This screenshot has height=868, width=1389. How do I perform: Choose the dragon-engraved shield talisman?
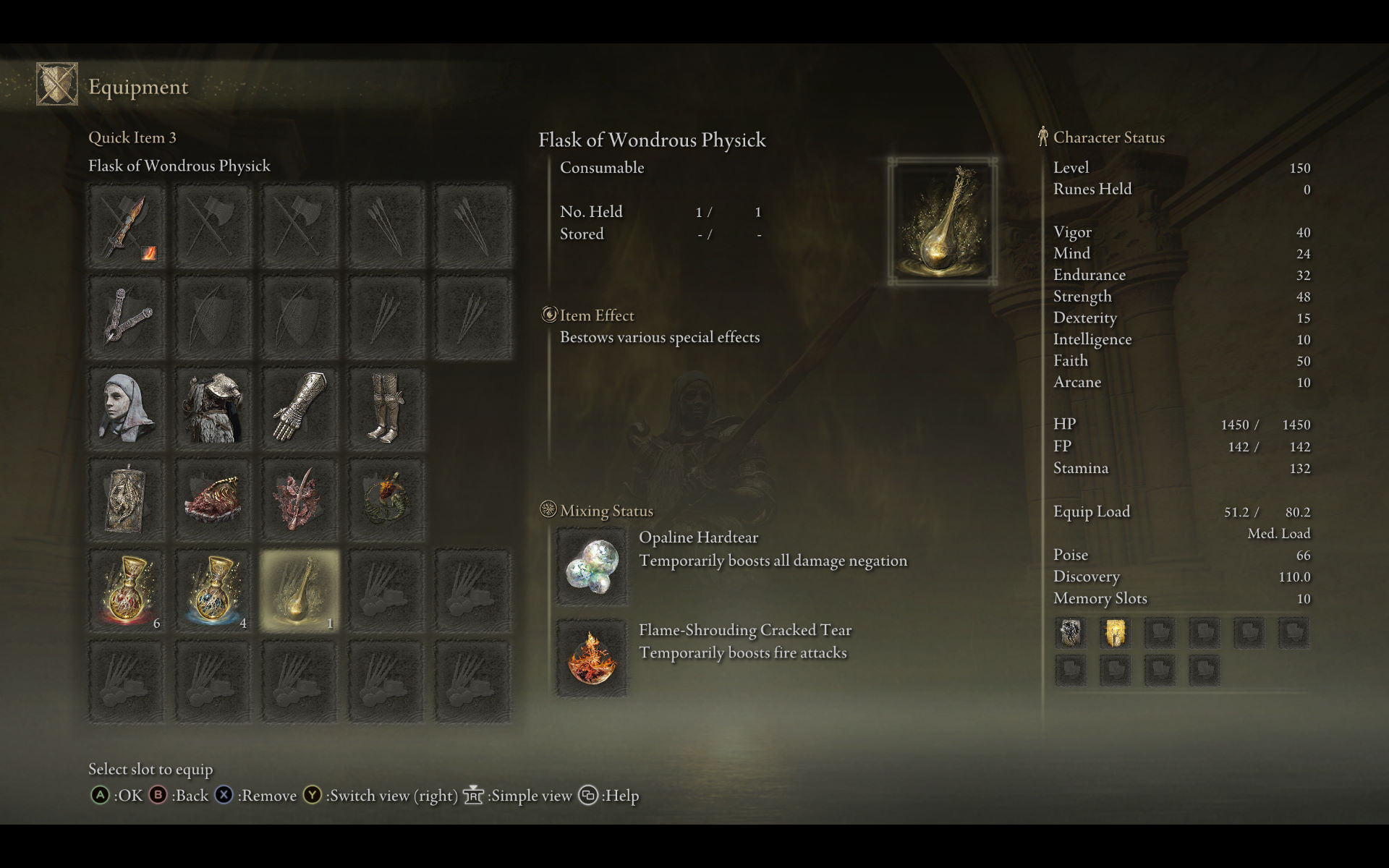tap(127, 499)
